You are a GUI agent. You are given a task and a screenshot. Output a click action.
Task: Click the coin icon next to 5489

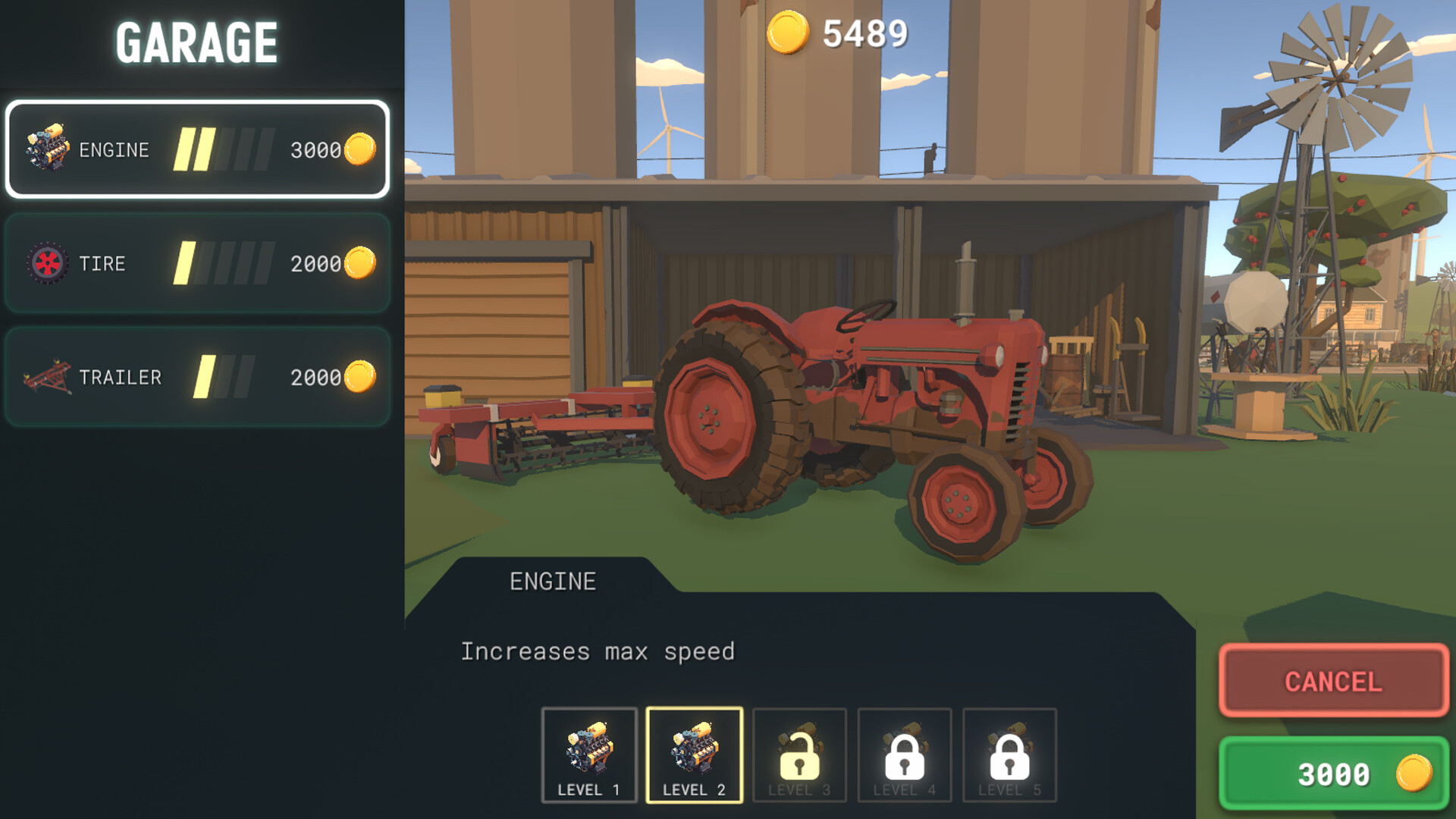[x=789, y=32]
